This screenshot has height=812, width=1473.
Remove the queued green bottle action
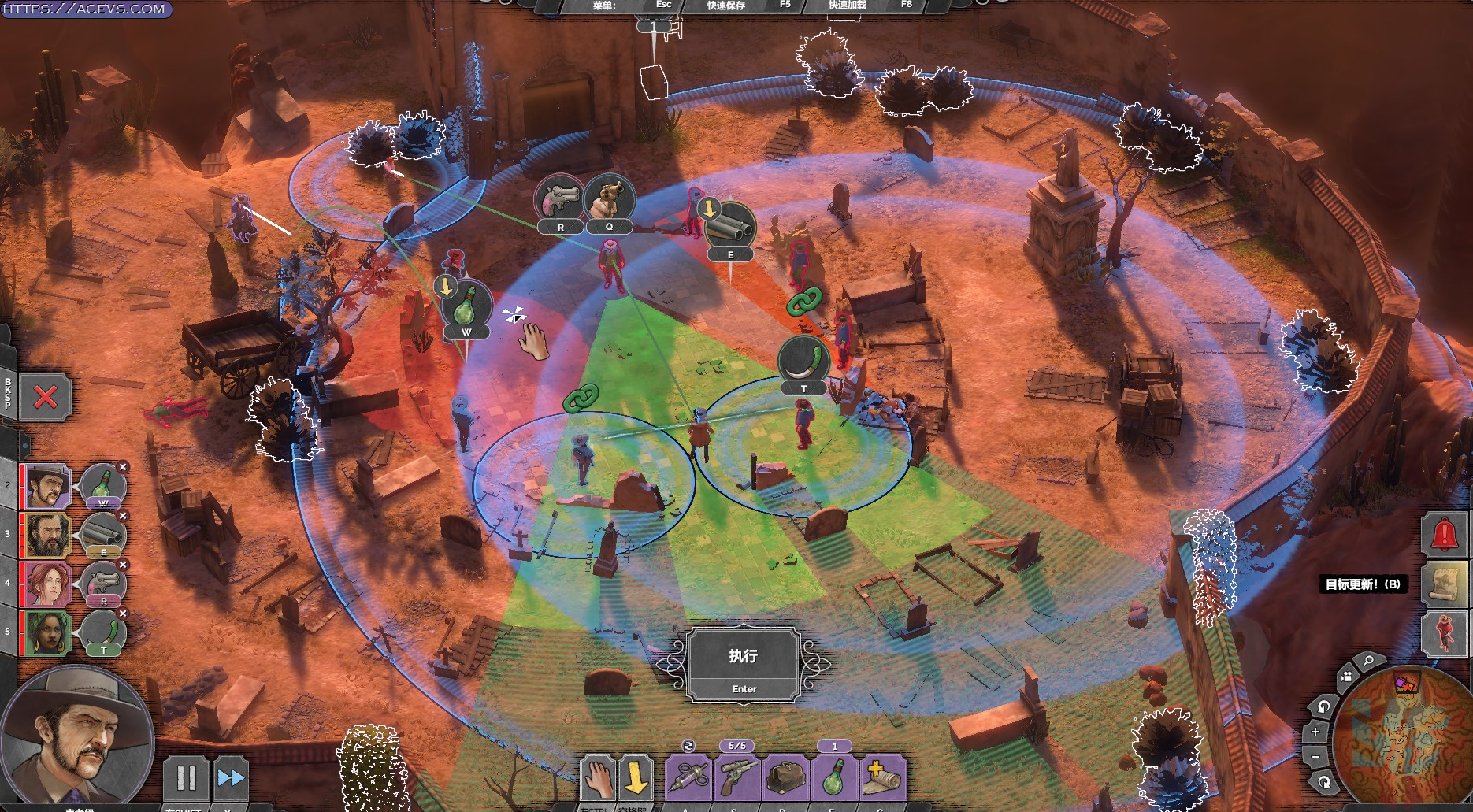pyautogui.click(x=123, y=468)
